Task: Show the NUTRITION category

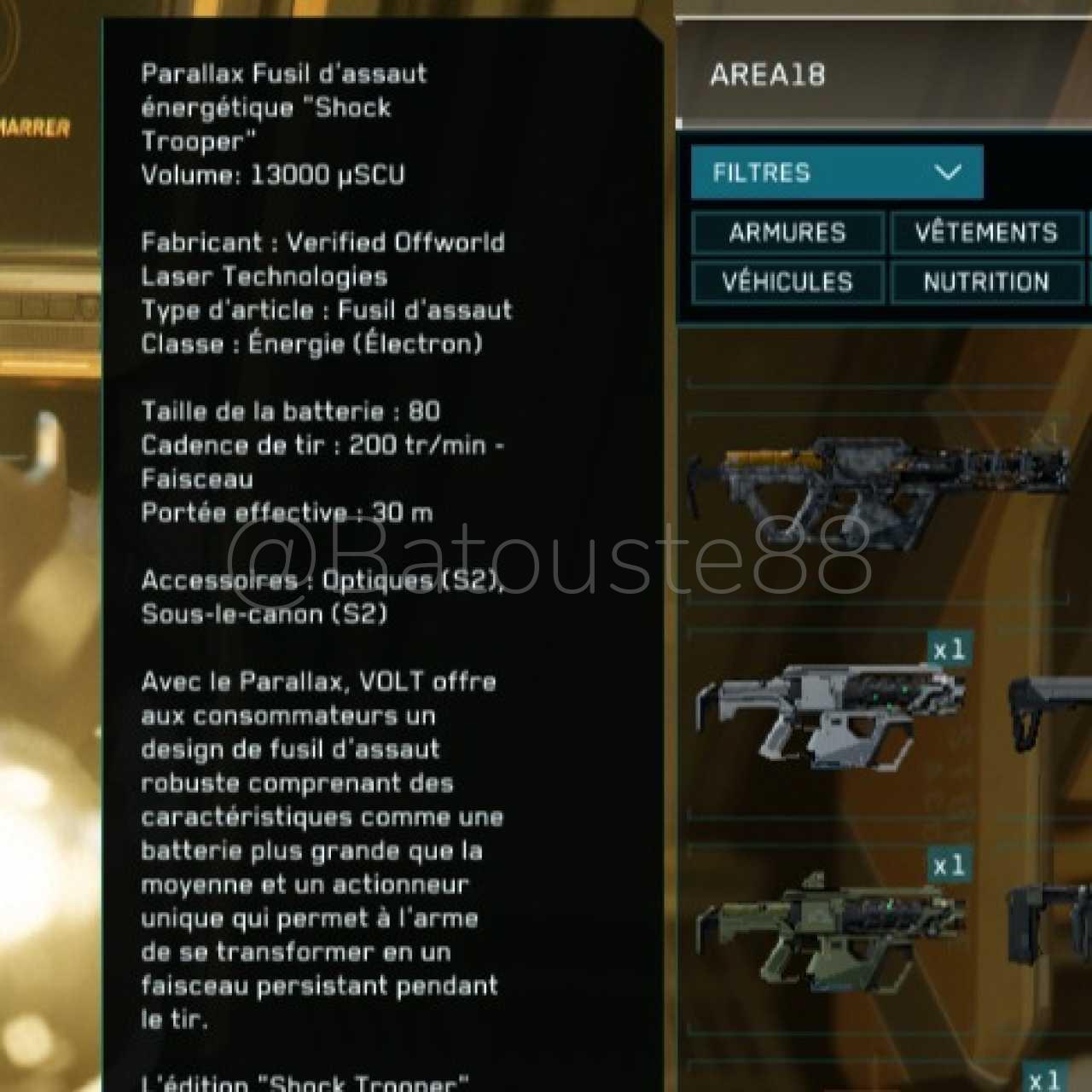Action: [x=985, y=282]
